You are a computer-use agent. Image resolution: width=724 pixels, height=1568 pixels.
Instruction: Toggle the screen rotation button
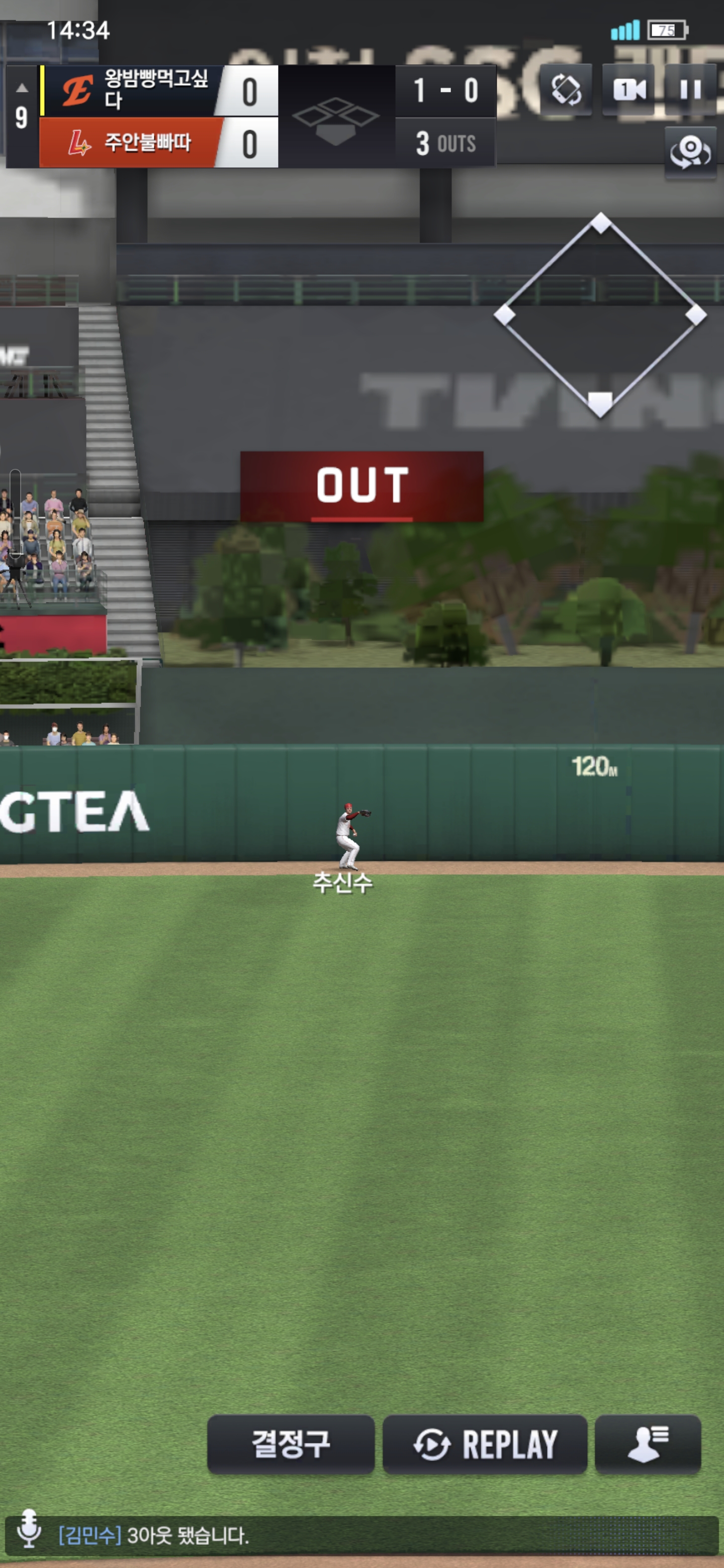tap(566, 89)
